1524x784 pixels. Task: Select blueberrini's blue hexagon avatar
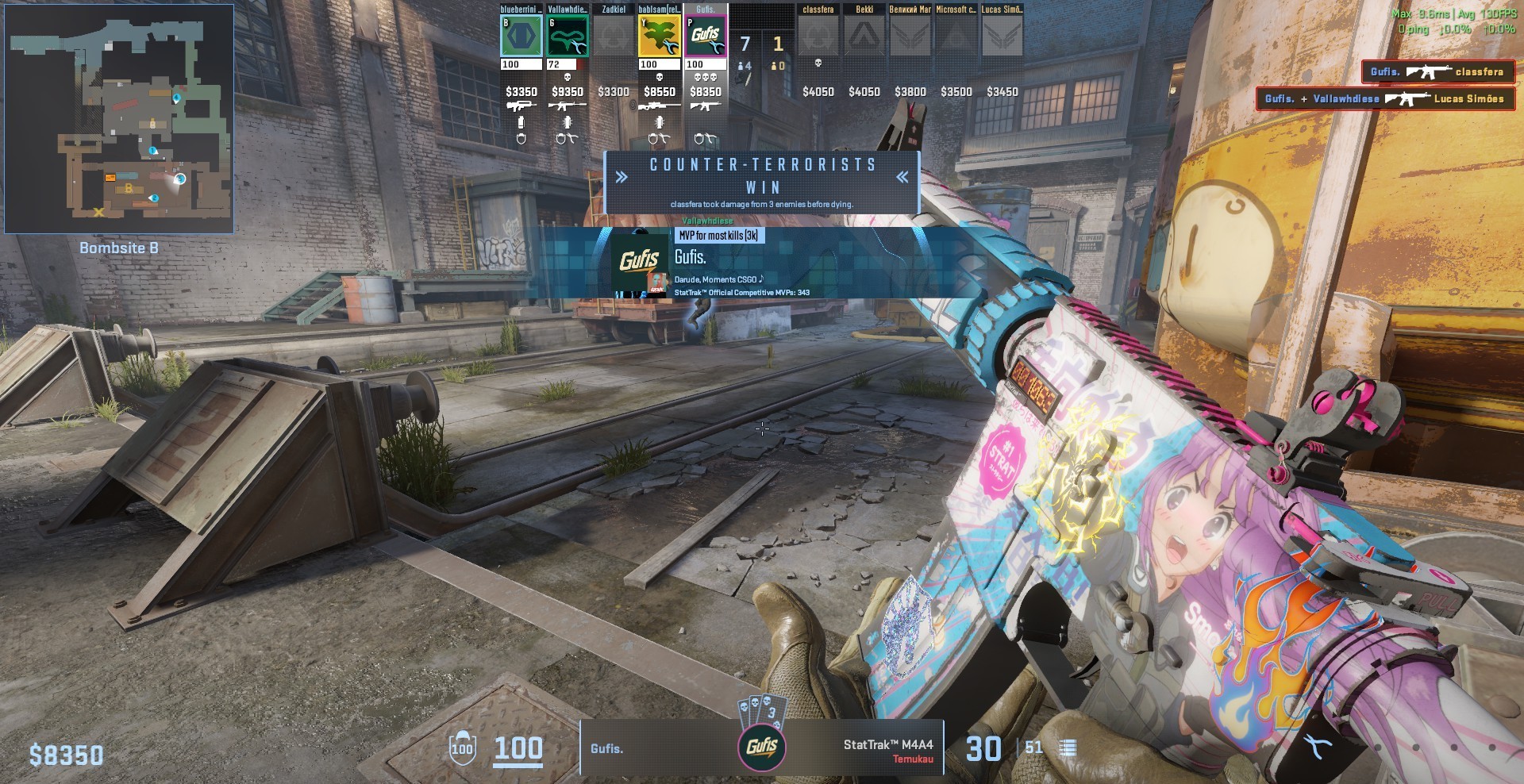521,37
